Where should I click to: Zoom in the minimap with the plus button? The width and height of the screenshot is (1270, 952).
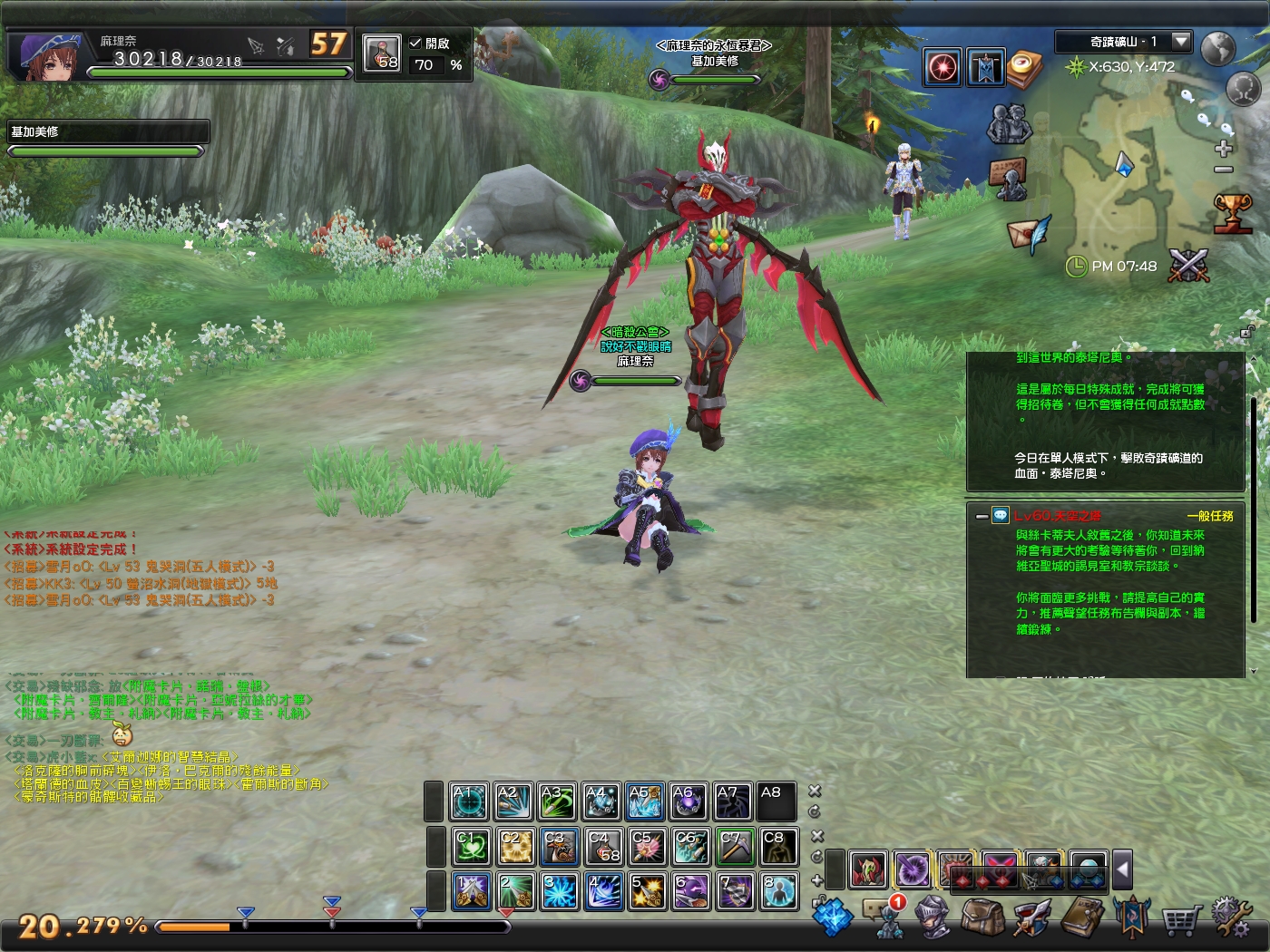pos(1223,147)
